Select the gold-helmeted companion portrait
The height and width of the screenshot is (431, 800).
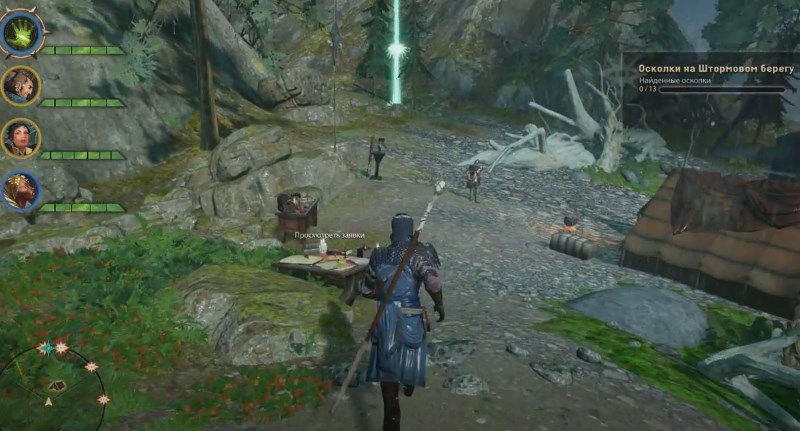[21, 189]
